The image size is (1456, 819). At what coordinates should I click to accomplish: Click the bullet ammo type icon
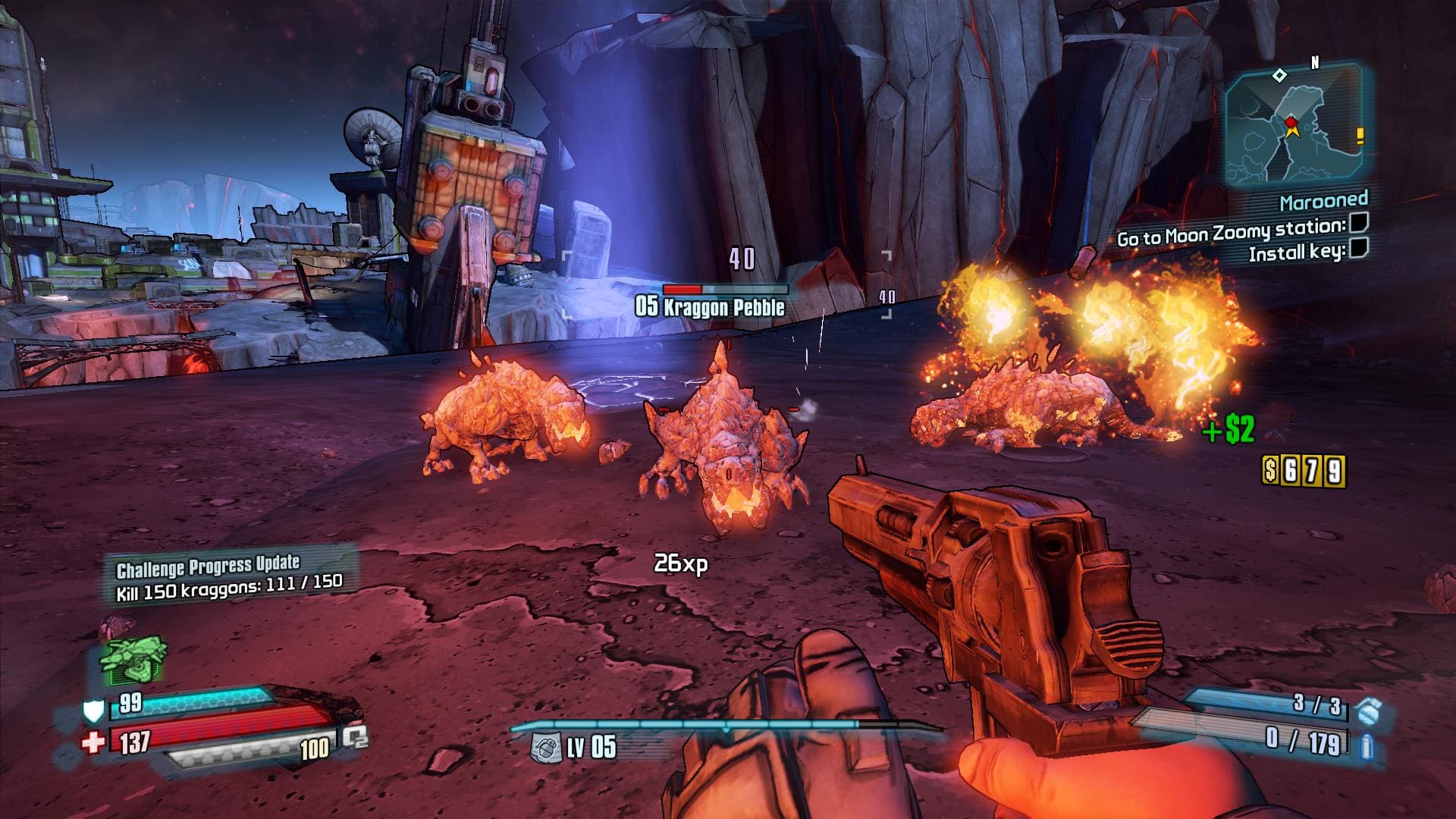click(1367, 745)
